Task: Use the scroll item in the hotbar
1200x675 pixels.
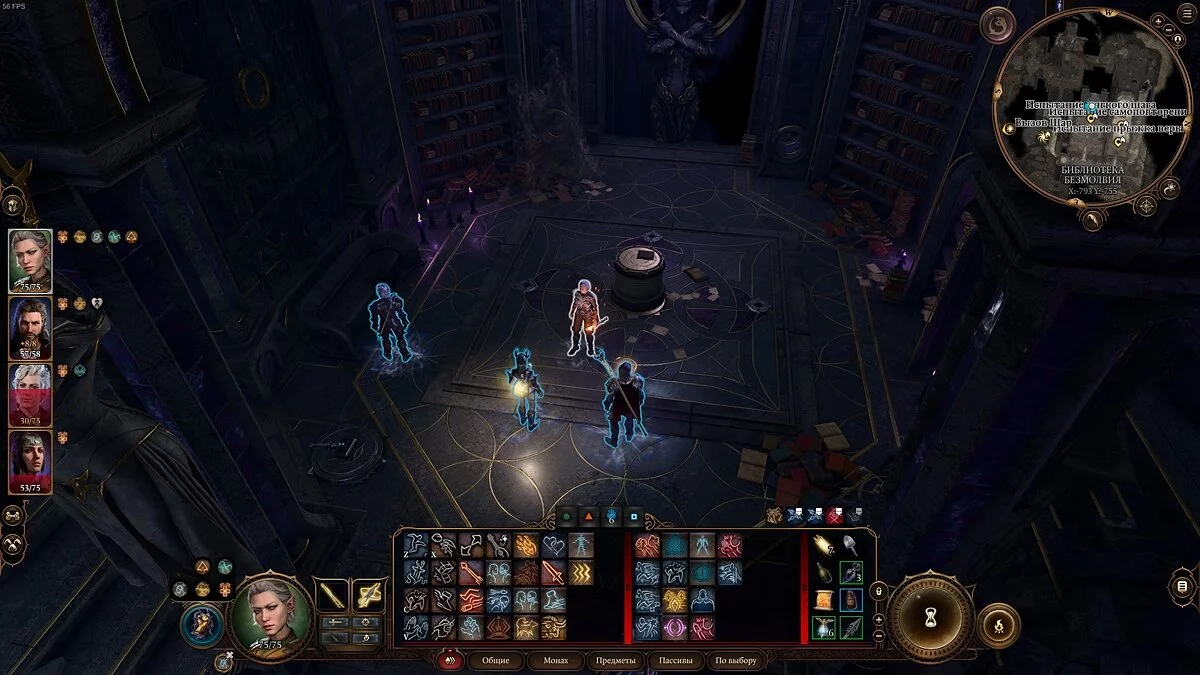Action: pos(824,600)
